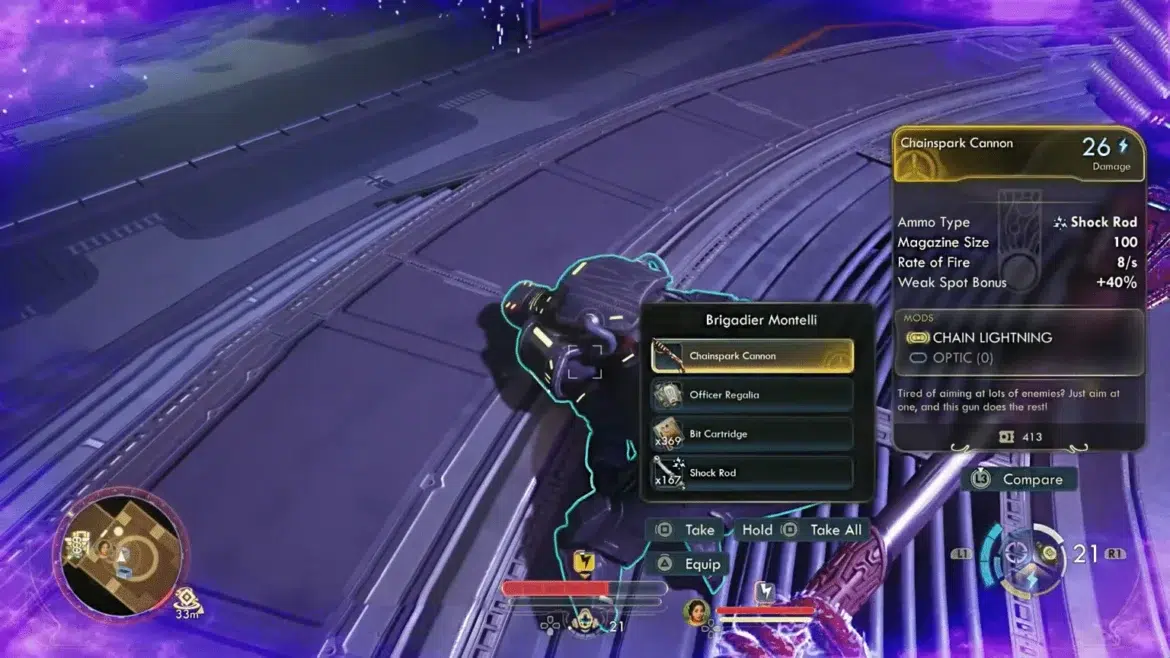Compare the Chainspark Cannon stats

click(1020, 480)
